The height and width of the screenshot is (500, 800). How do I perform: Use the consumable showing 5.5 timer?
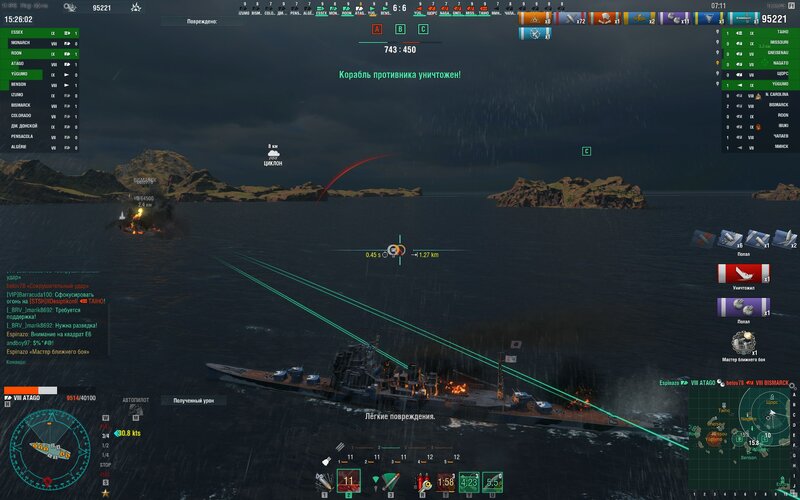pyautogui.click(x=493, y=482)
